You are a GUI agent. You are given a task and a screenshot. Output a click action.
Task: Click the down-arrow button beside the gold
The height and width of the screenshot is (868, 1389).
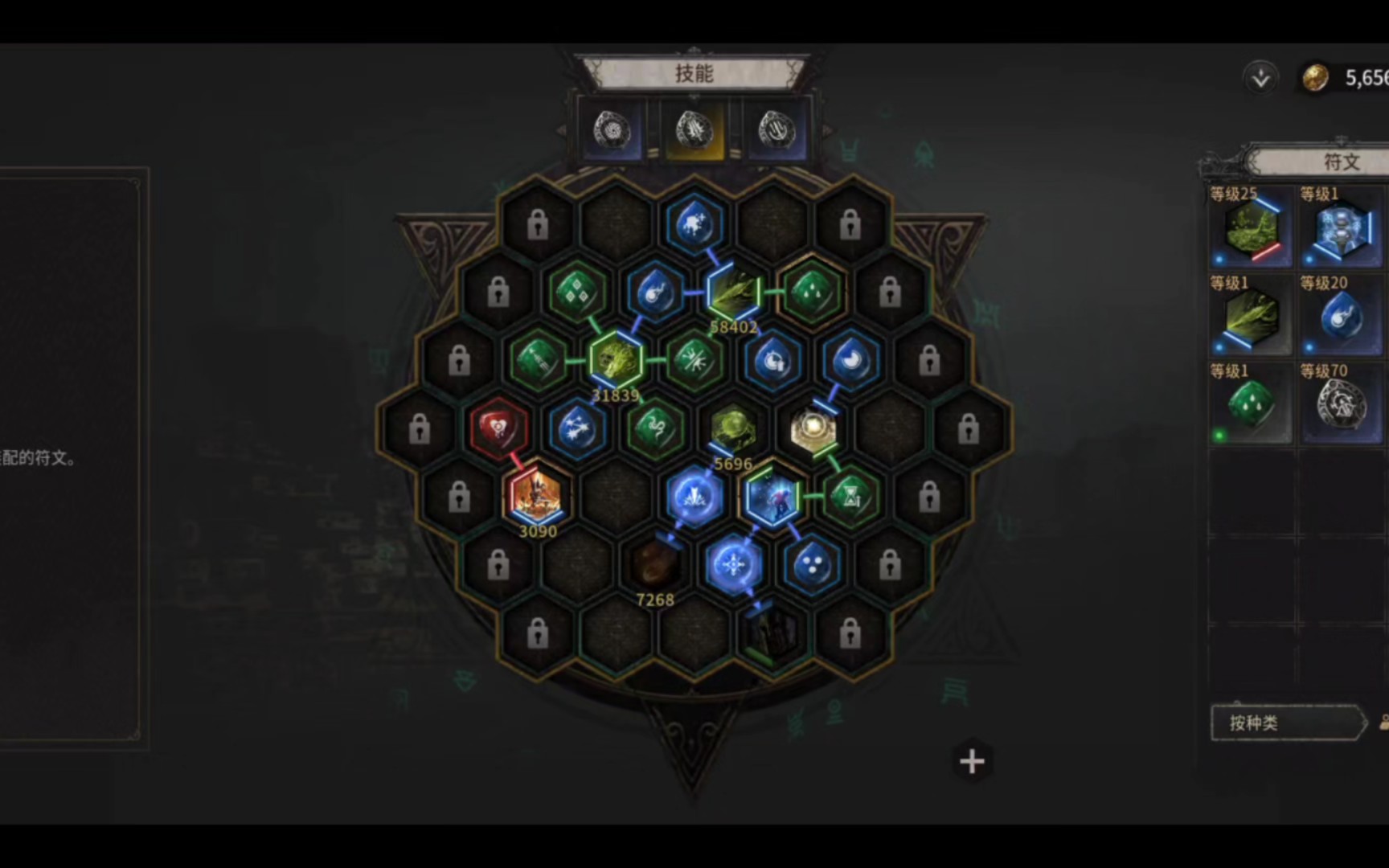[x=1260, y=78]
